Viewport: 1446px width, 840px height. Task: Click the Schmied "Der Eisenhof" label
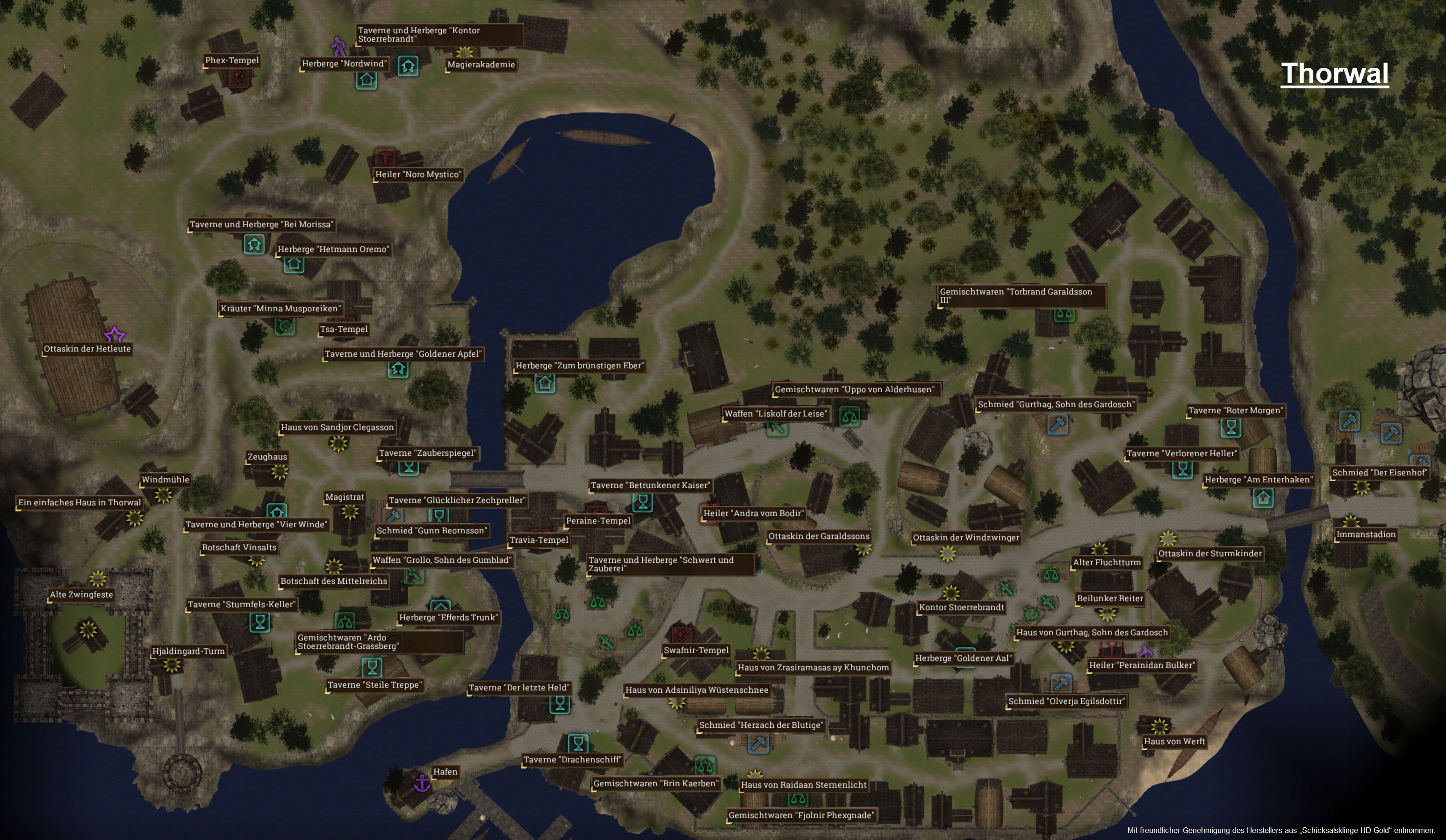[1379, 473]
